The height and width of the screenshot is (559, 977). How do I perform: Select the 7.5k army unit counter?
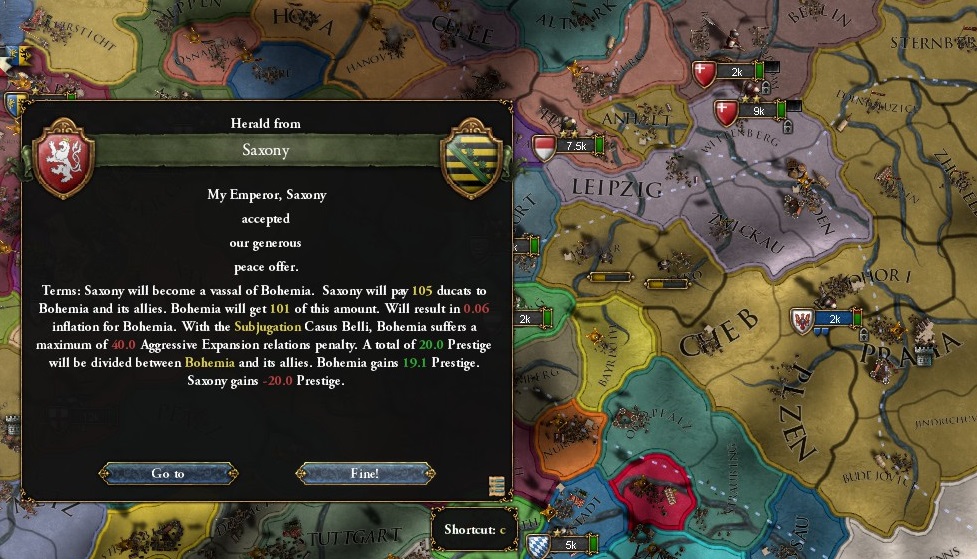(575, 146)
